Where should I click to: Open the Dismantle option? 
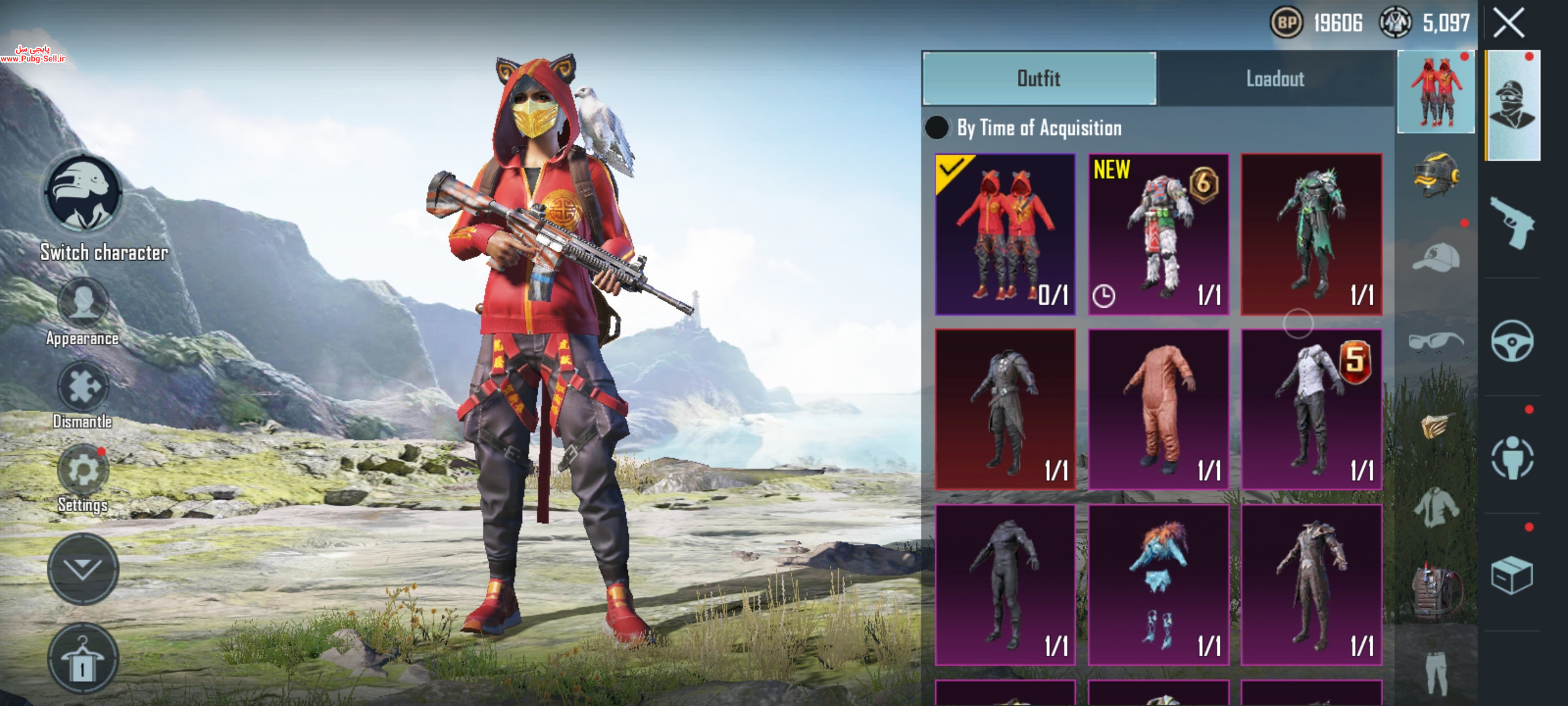pyautogui.click(x=83, y=387)
